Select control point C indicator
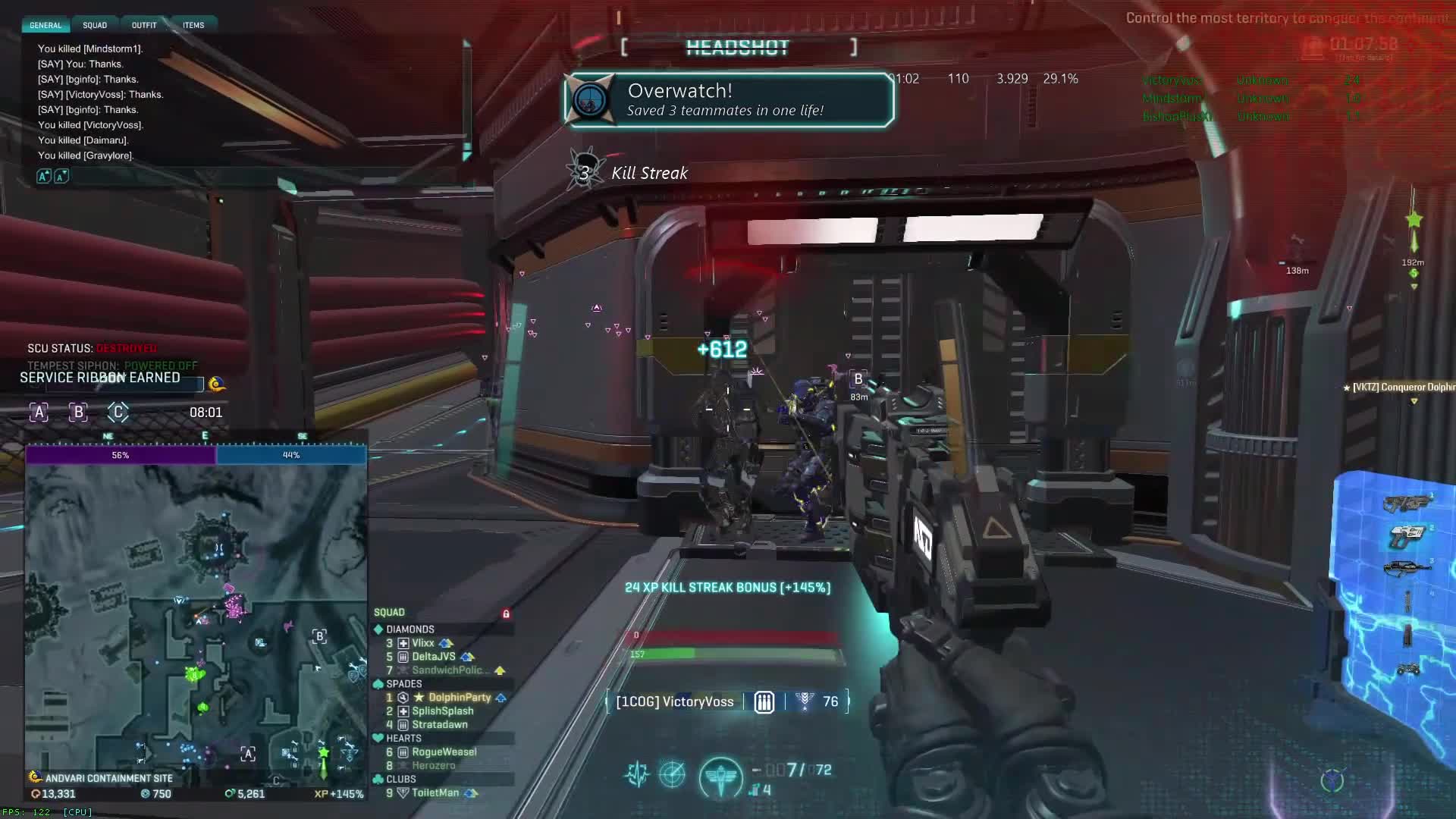 (118, 413)
